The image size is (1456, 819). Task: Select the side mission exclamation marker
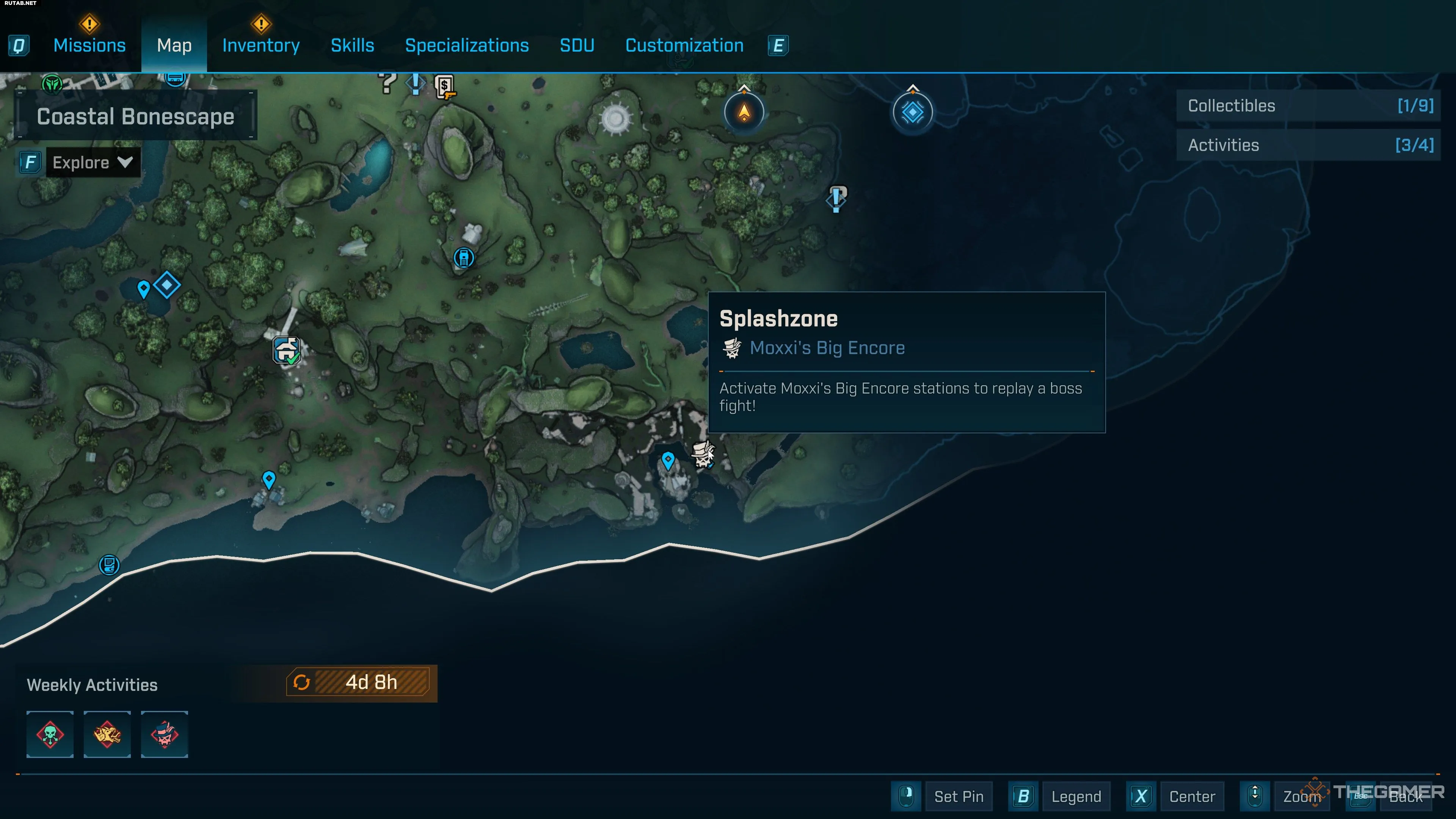pyautogui.click(x=836, y=198)
